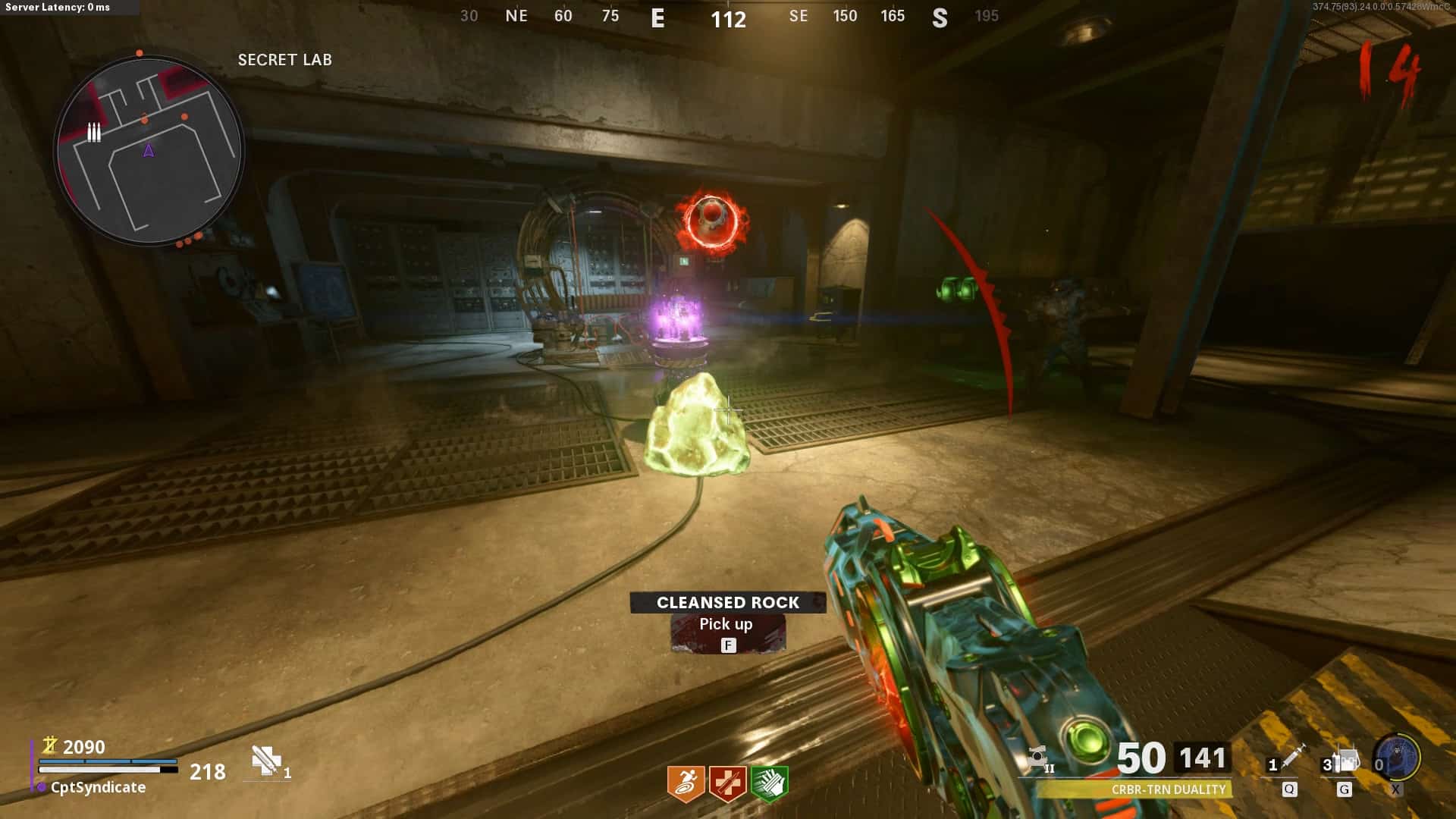Screen dimensions: 1456x819
Task: Click the ammo magazine marker on minimap
Action: coord(94,133)
